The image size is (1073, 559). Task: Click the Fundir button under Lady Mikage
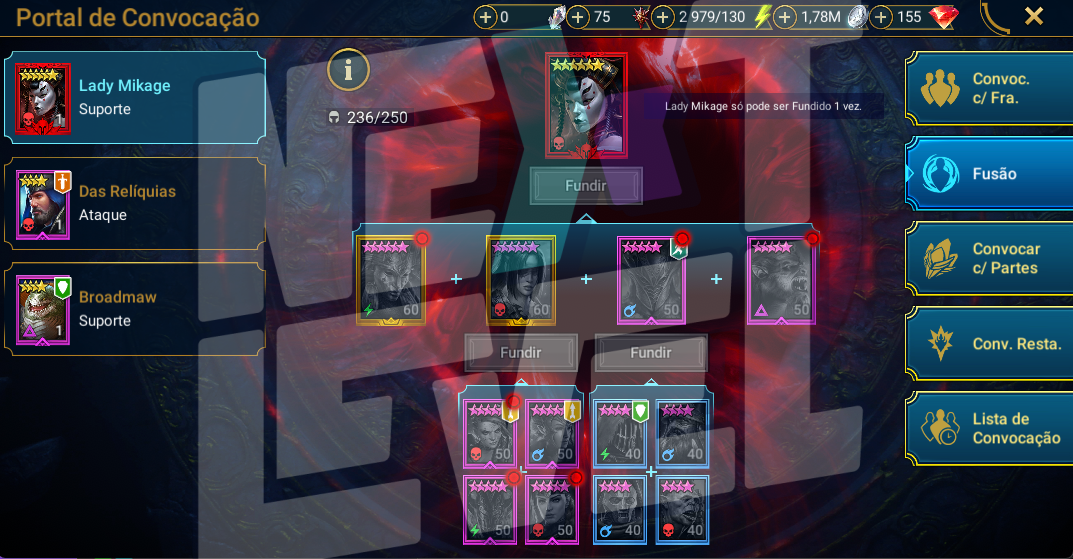tap(586, 186)
